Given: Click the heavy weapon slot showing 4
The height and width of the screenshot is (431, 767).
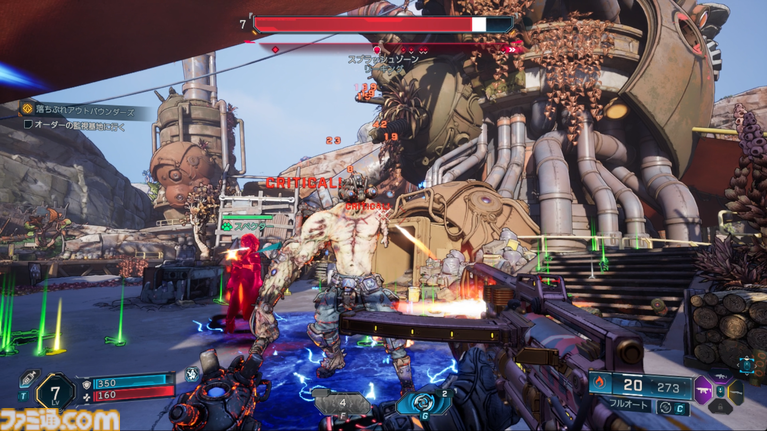Looking at the screenshot, I should pyautogui.click(x=343, y=402).
